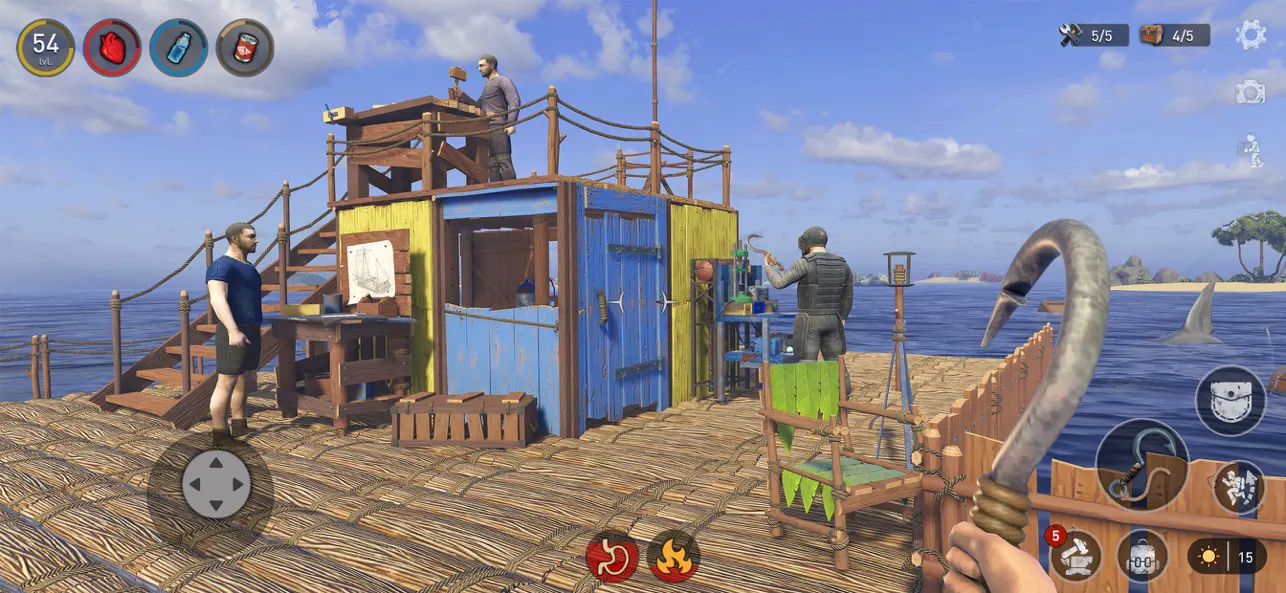Open the backpack inventory
Viewport: 1286px width, 593px height.
click(x=1142, y=556)
